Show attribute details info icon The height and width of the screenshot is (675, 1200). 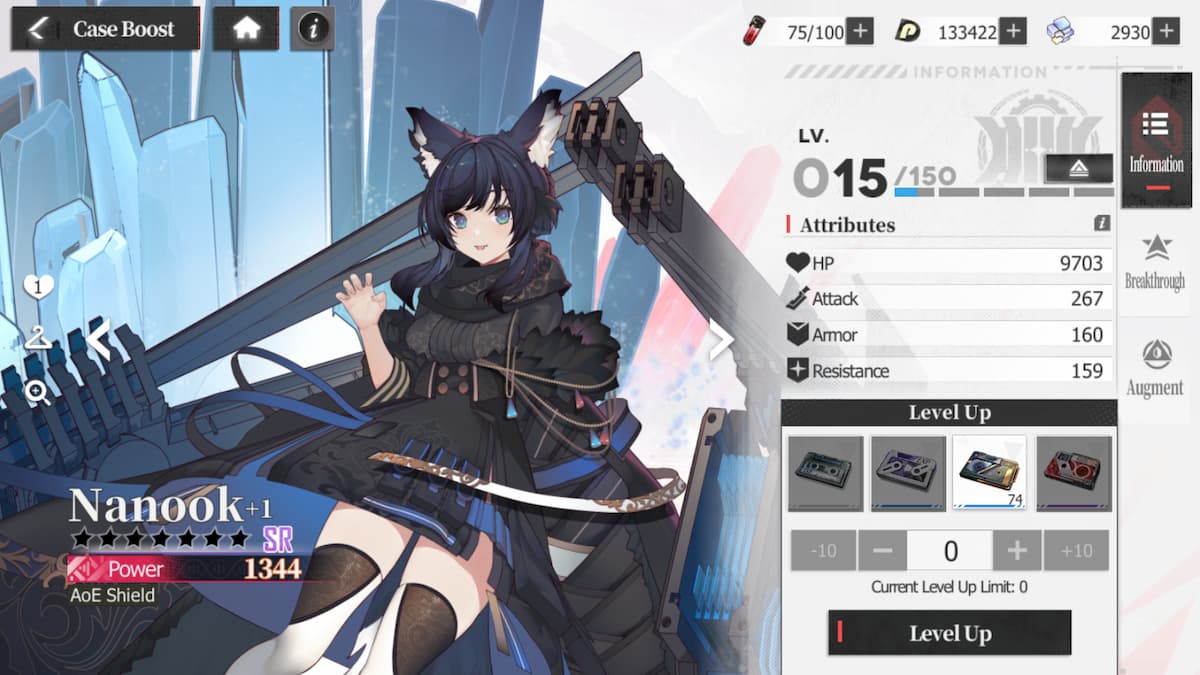(x=1102, y=224)
